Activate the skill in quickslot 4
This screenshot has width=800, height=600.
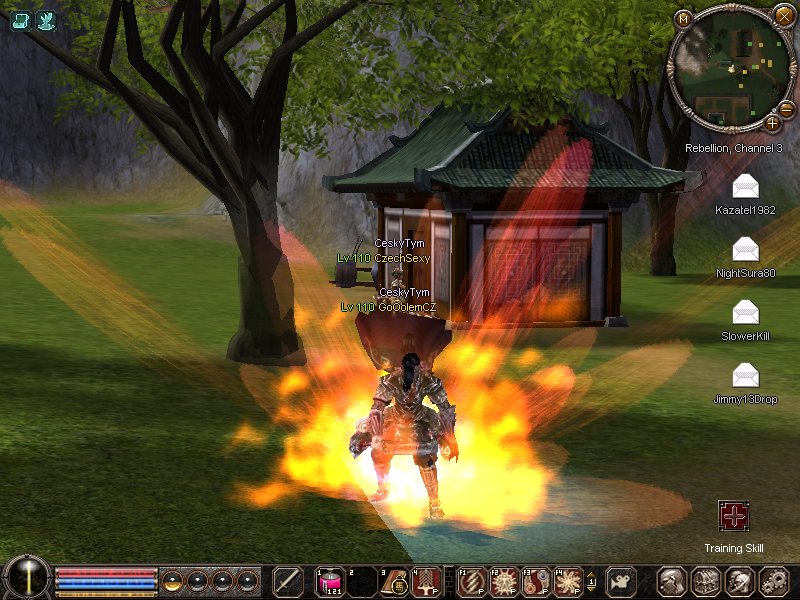pos(425,582)
